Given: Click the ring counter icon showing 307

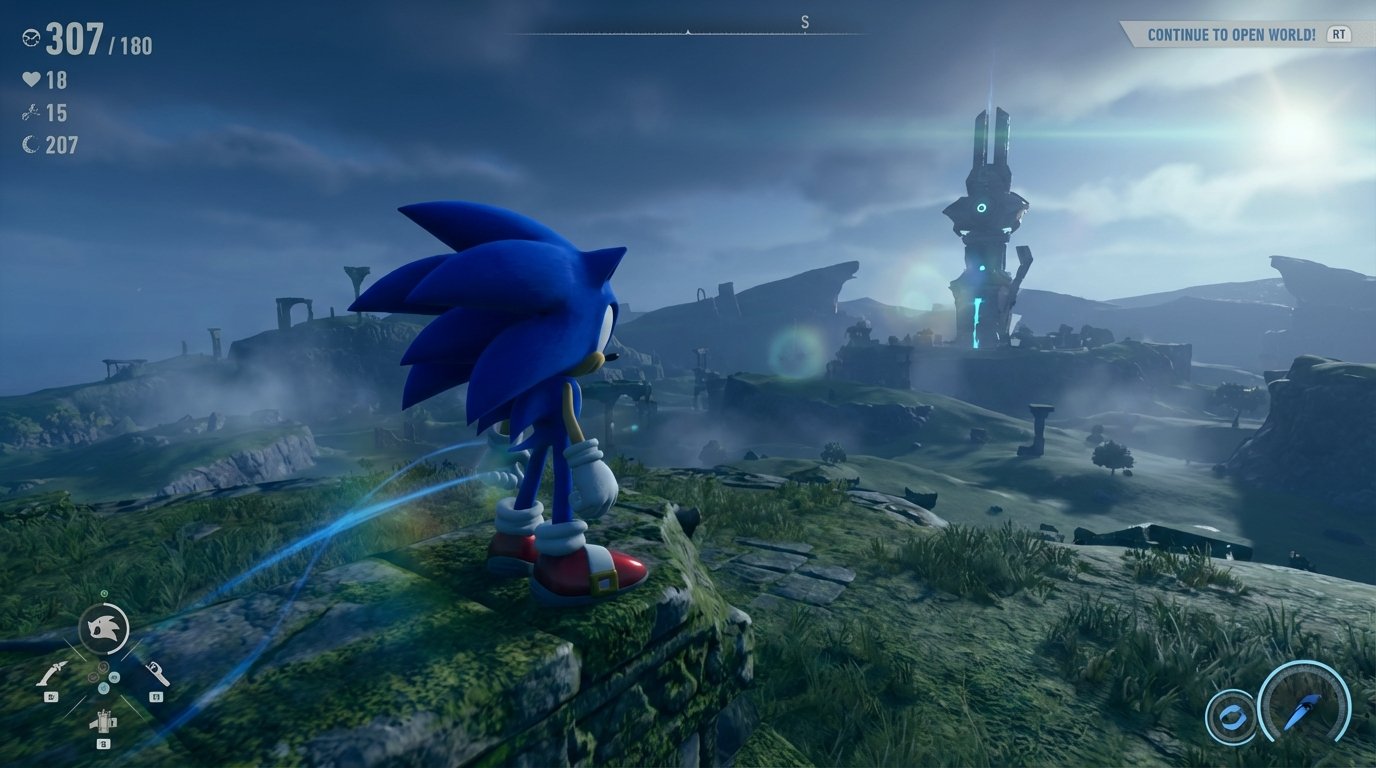Looking at the screenshot, I should (x=31, y=38).
